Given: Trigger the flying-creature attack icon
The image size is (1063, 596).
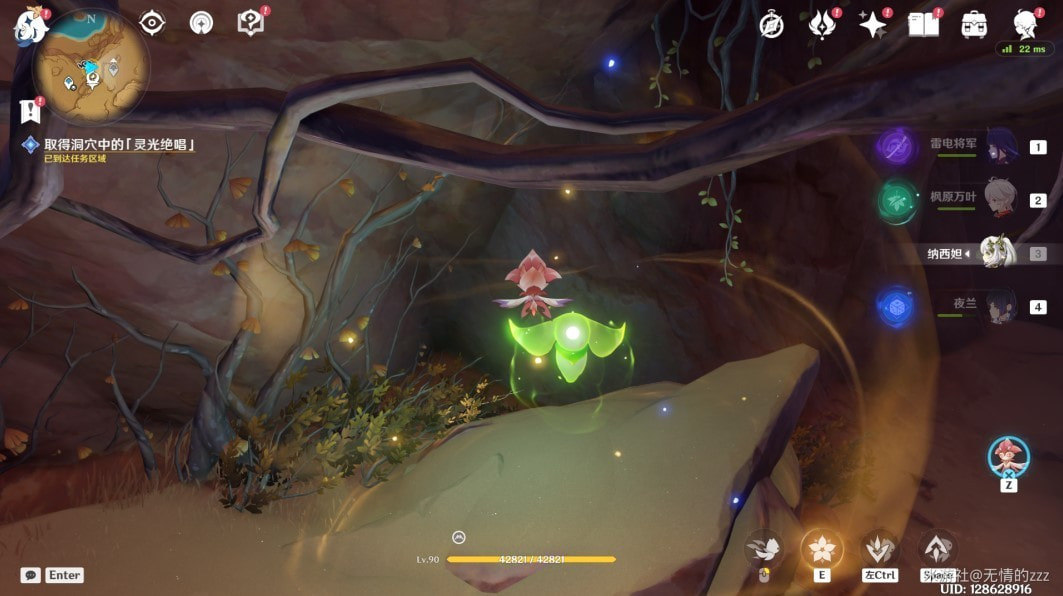Looking at the screenshot, I should point(765,548).
